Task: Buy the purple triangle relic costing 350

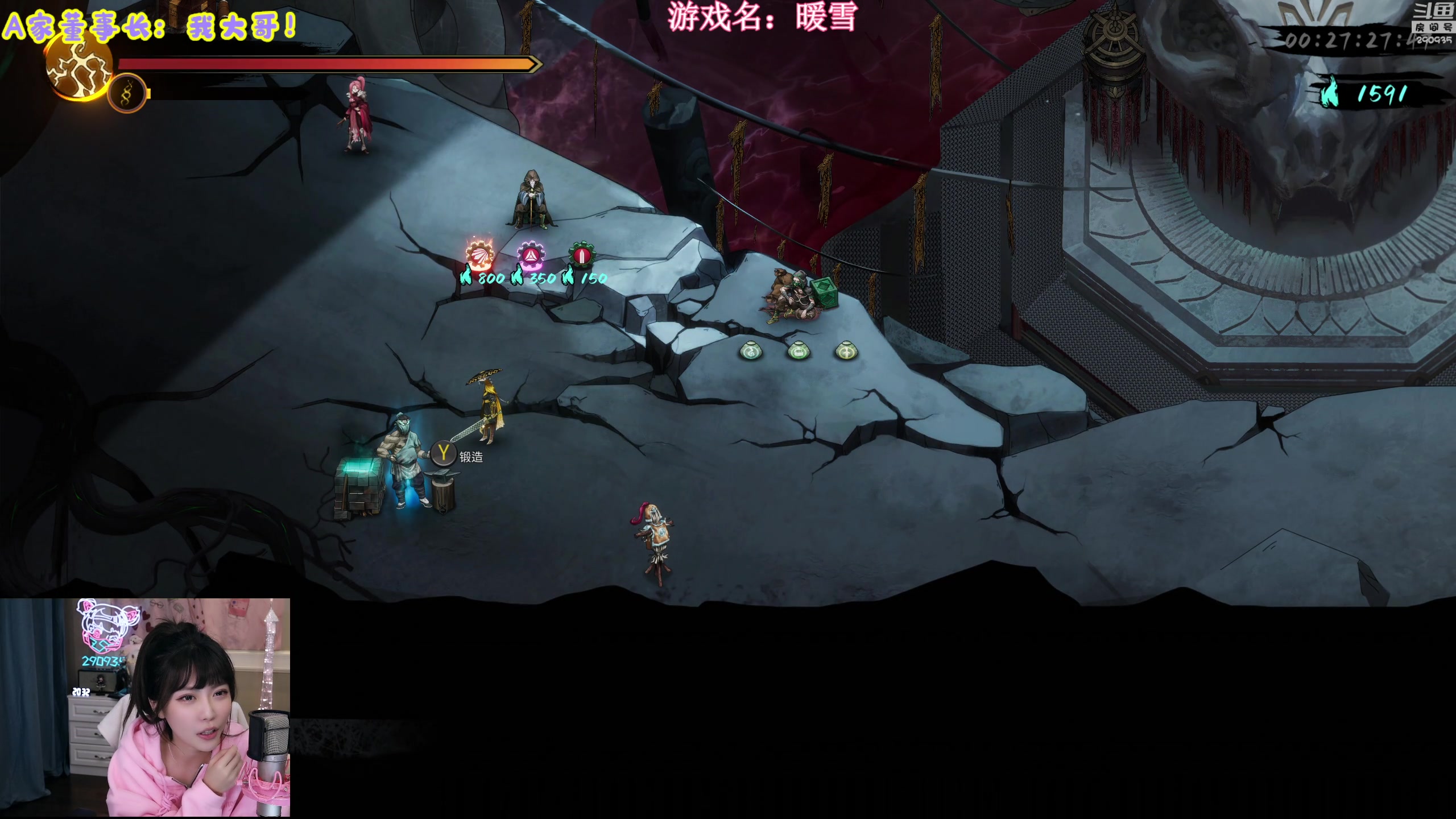Action: click(x=531, y=256)
